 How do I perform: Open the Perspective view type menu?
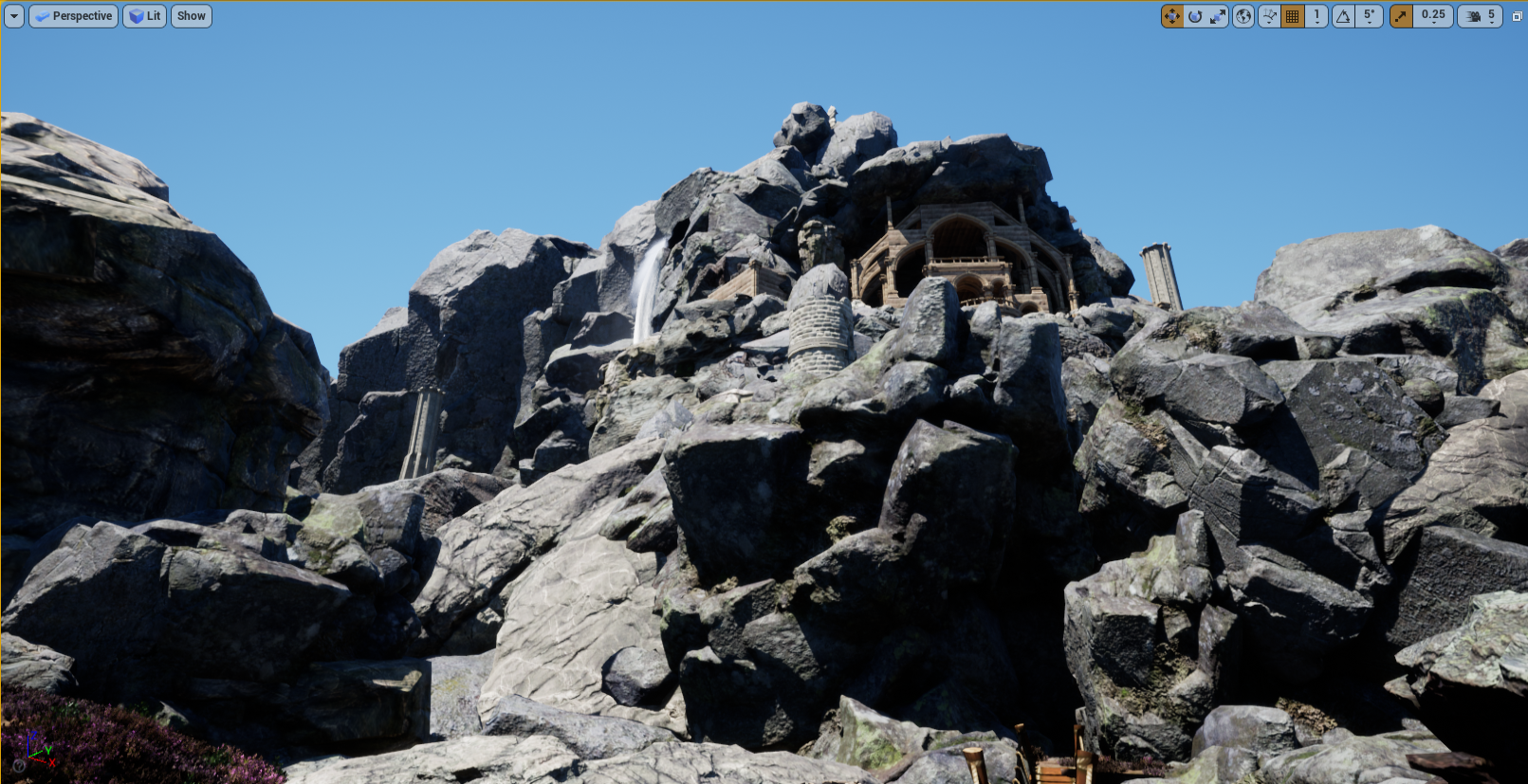coord(73,16)
